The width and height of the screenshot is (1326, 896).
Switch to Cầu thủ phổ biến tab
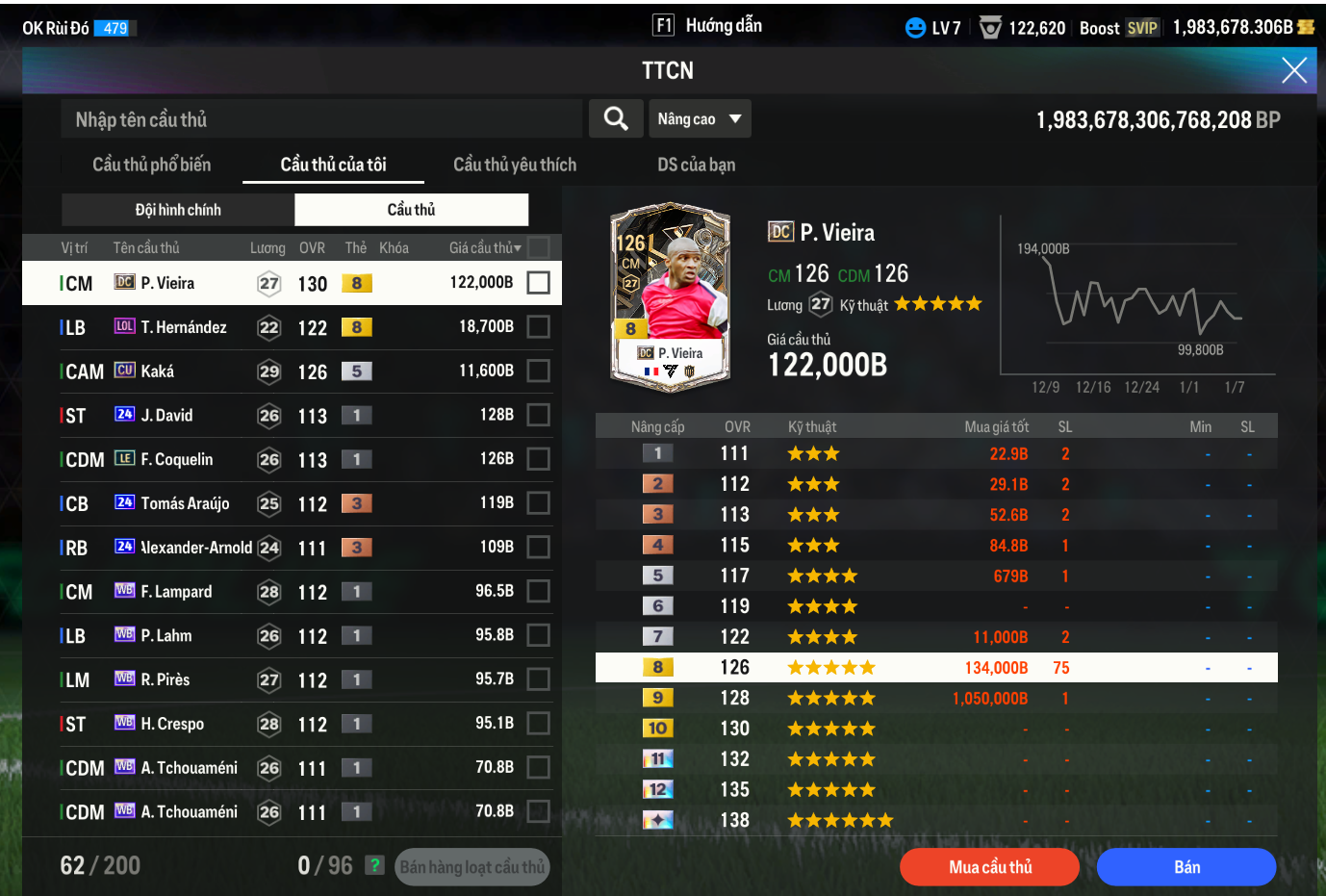click(x=151, y=165)
